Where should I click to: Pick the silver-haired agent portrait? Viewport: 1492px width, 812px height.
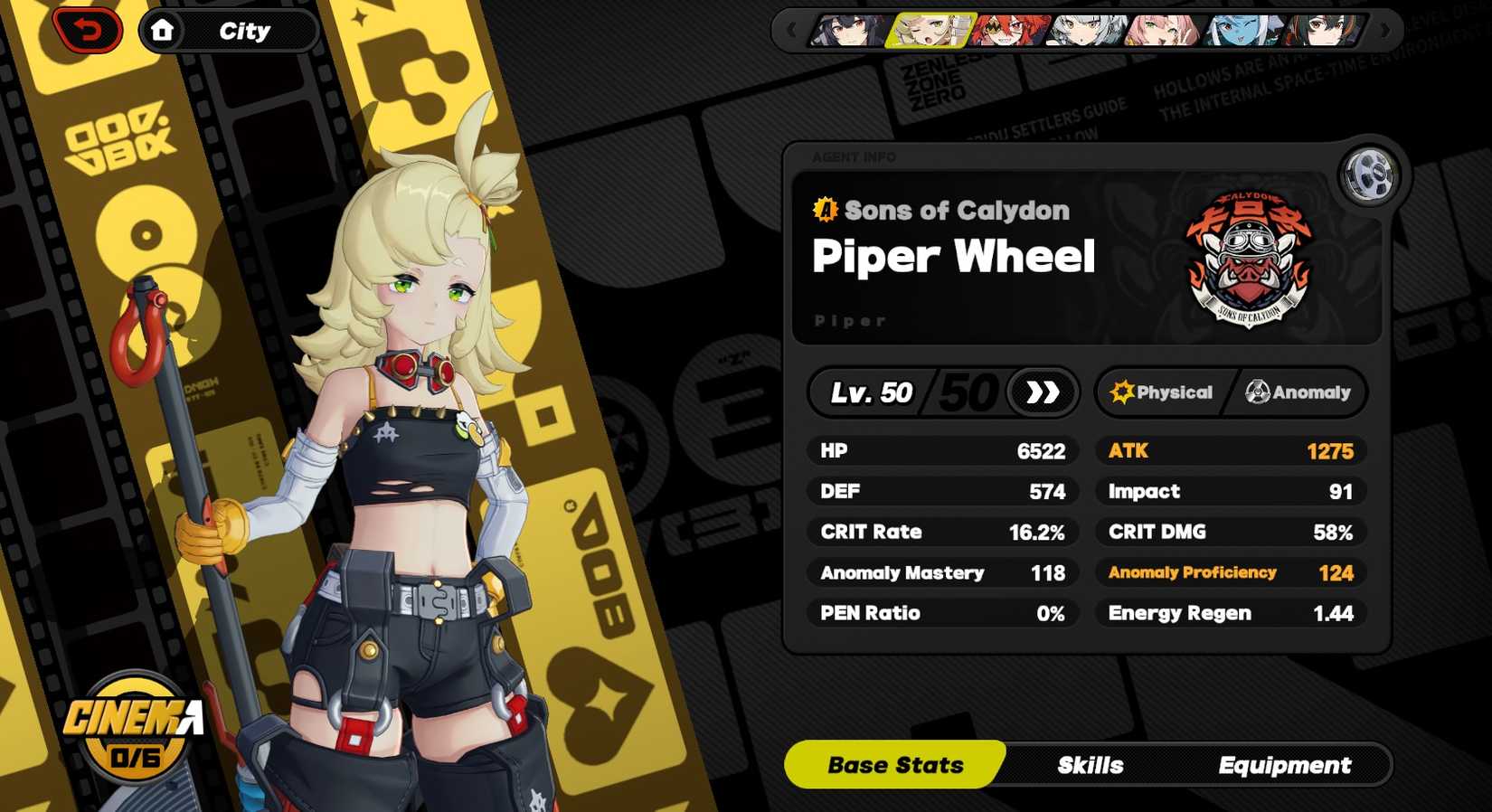1087,31
